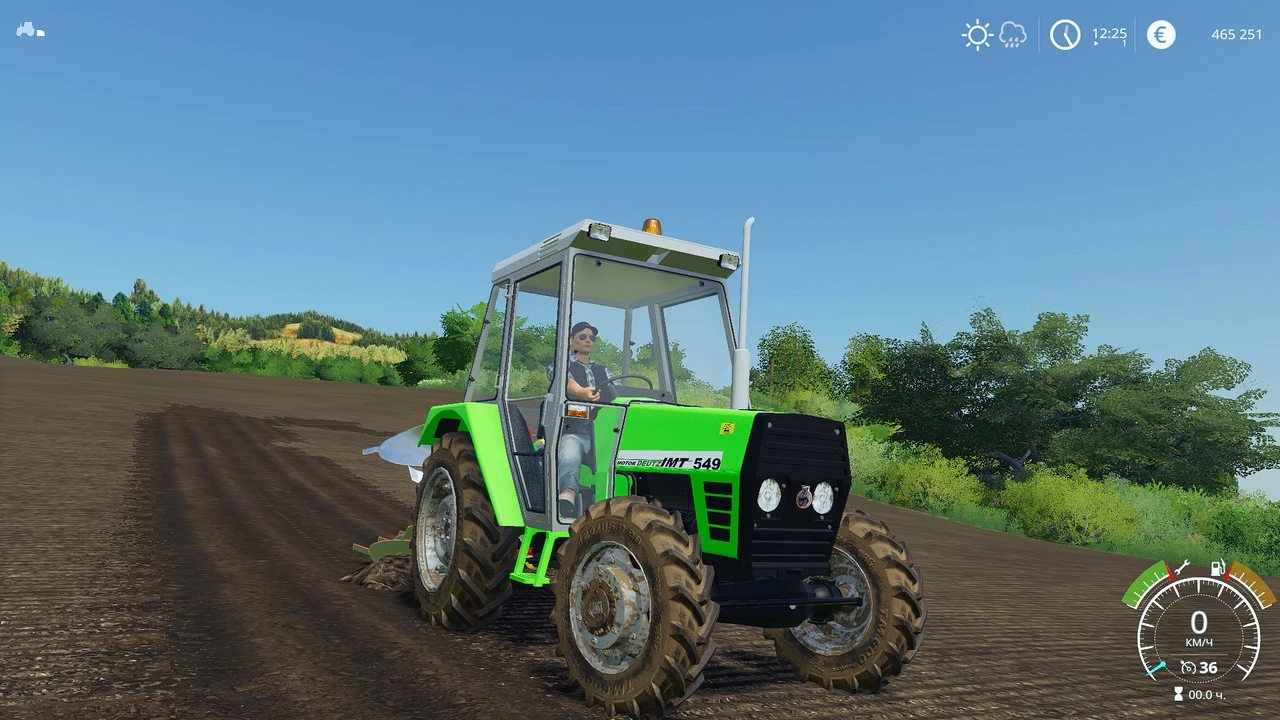
Task: Click the hourglass operating hours icon
Action: click(1178, 693)
